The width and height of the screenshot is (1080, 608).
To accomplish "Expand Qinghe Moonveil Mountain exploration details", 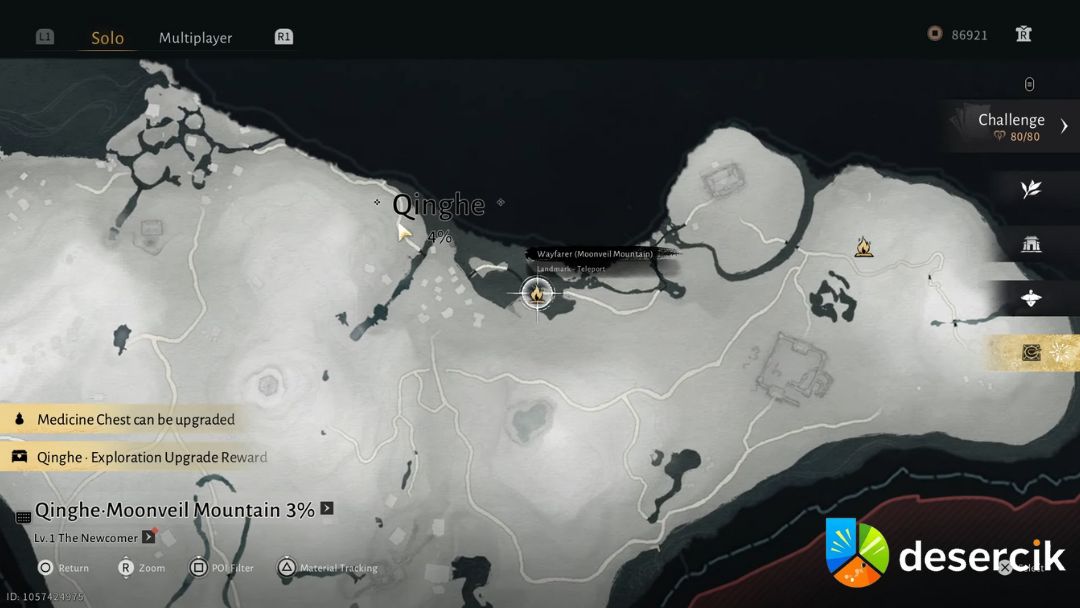I will click(x=326, y=509).
